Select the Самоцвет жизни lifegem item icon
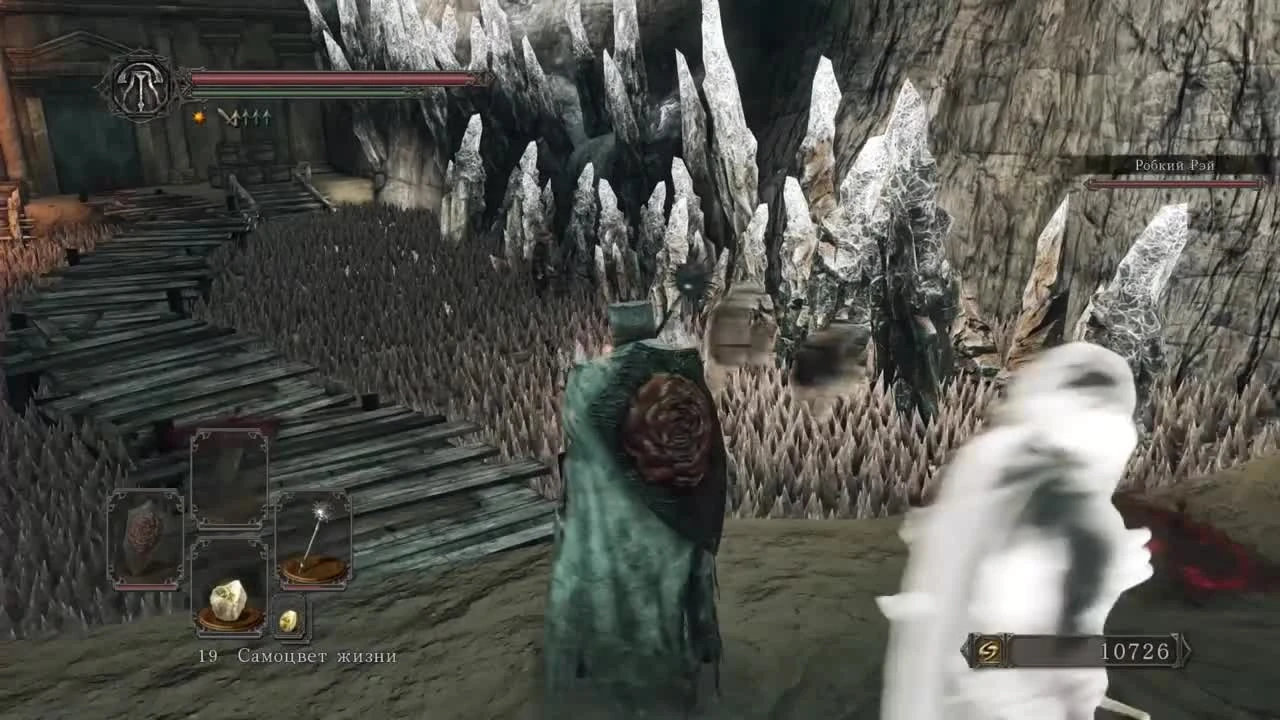This screenshot has height=720, width=1280. coord(228,600)
